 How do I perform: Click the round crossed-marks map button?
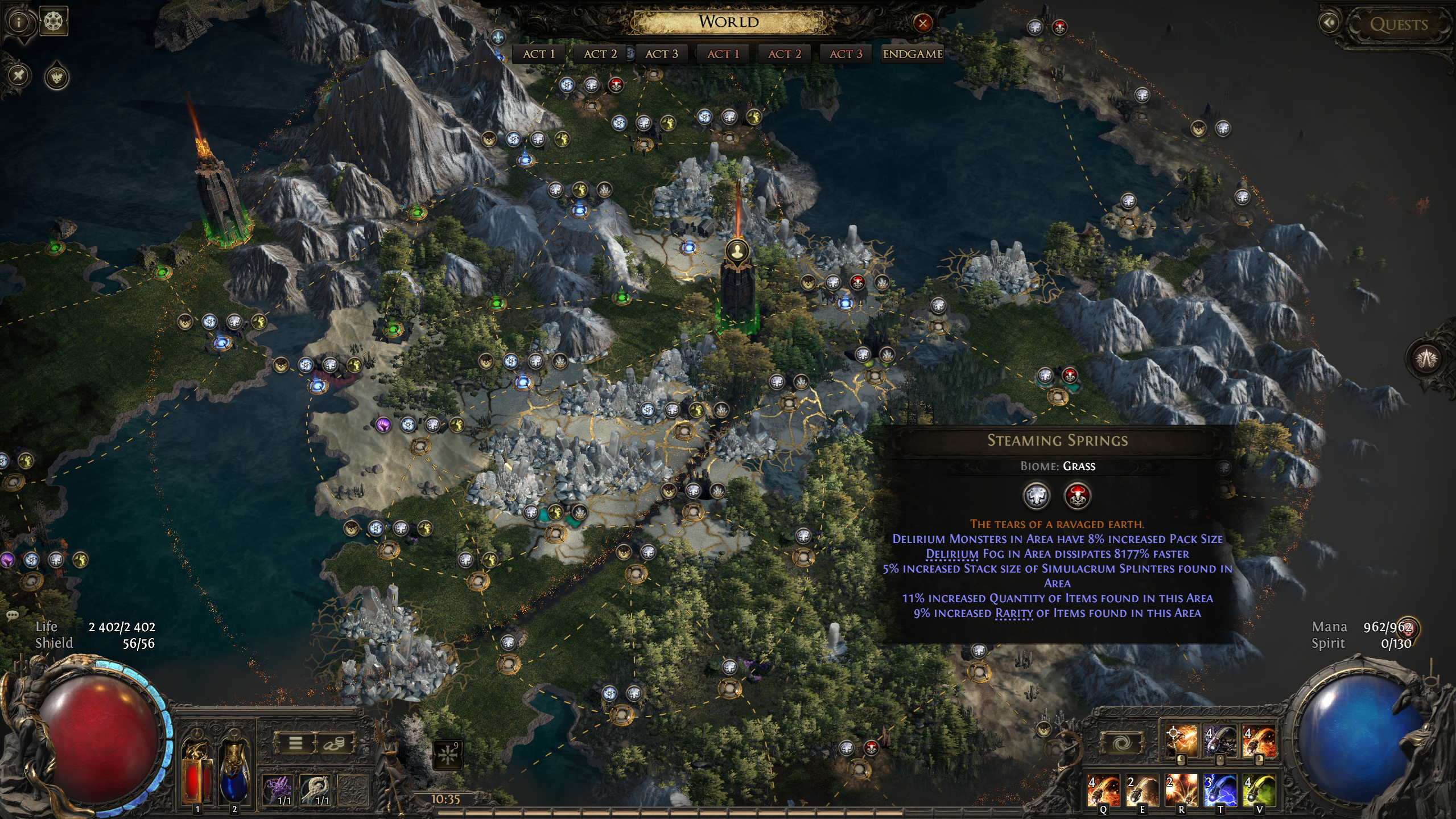19,75
